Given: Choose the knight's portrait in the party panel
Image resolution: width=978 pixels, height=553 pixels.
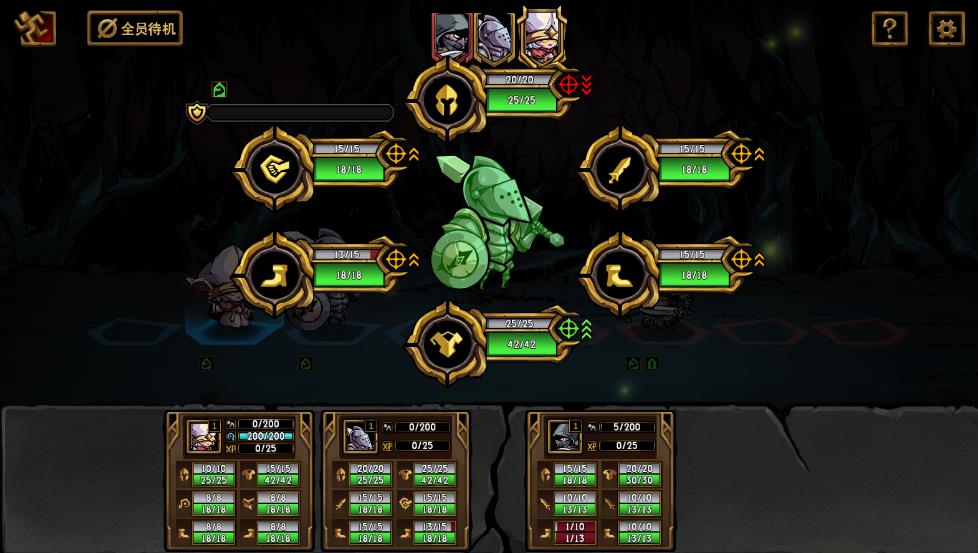Looking at the screenshot, I should (359, 437).
